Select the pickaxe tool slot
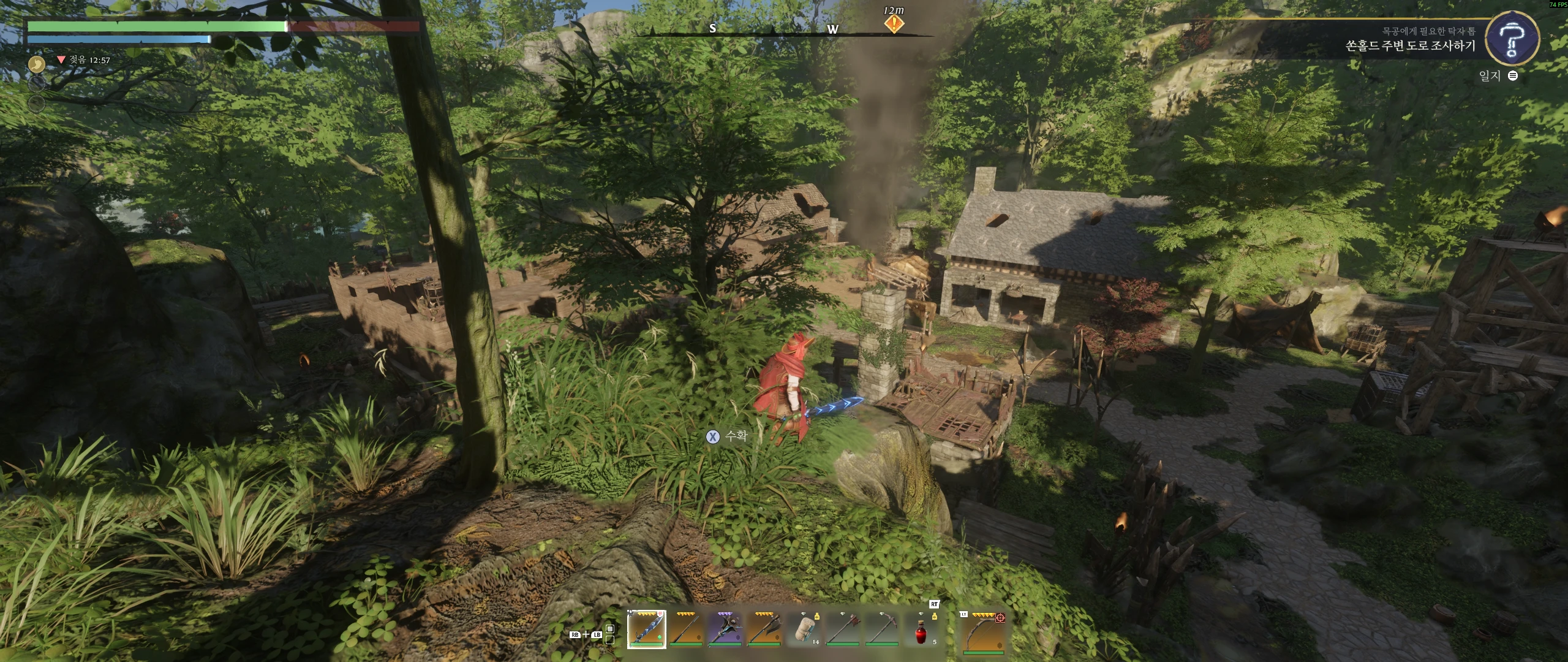This screenshot has height=662, width=1568. [x=882, y=629]
